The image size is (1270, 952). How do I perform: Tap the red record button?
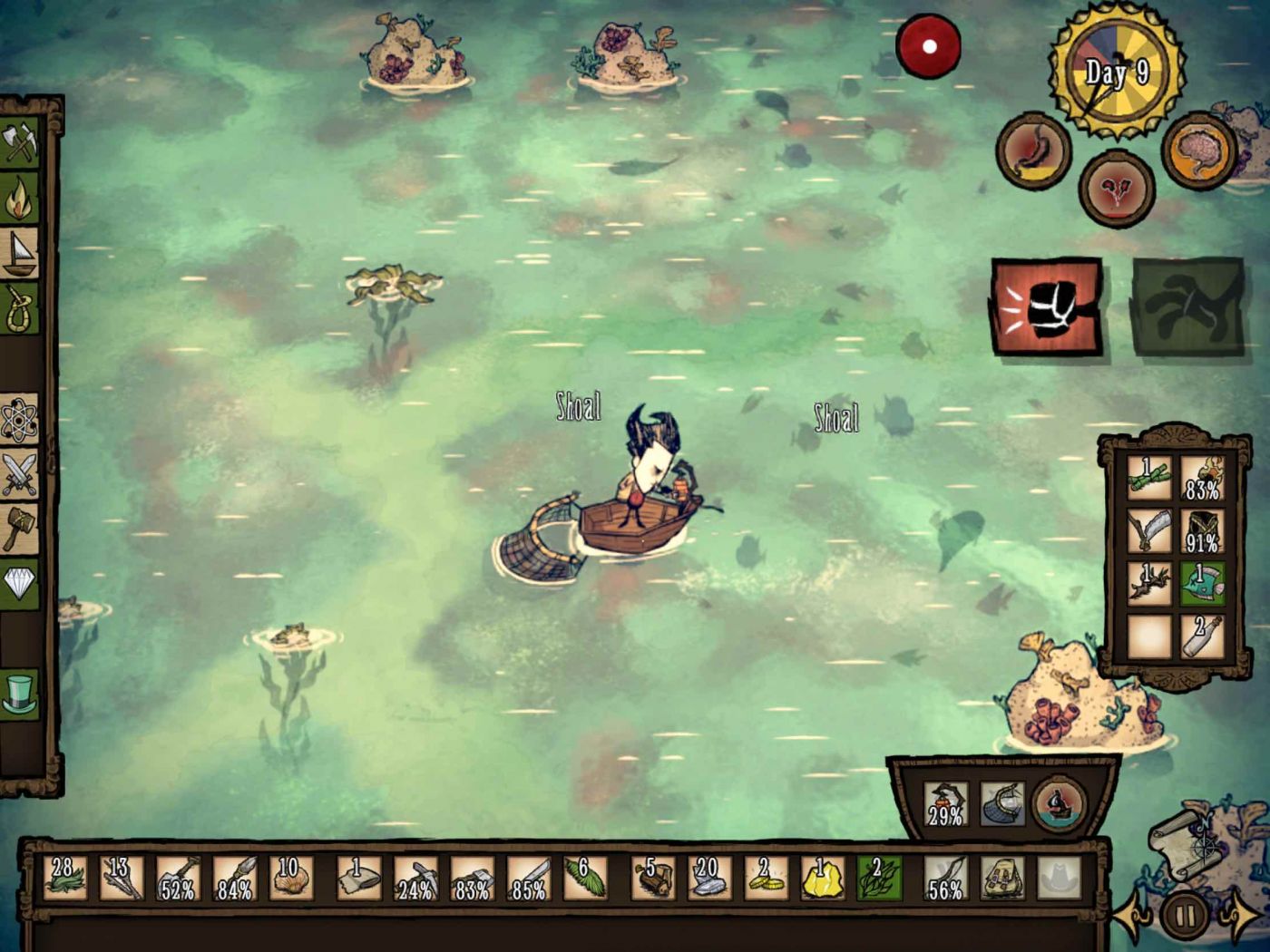[929, 46]
